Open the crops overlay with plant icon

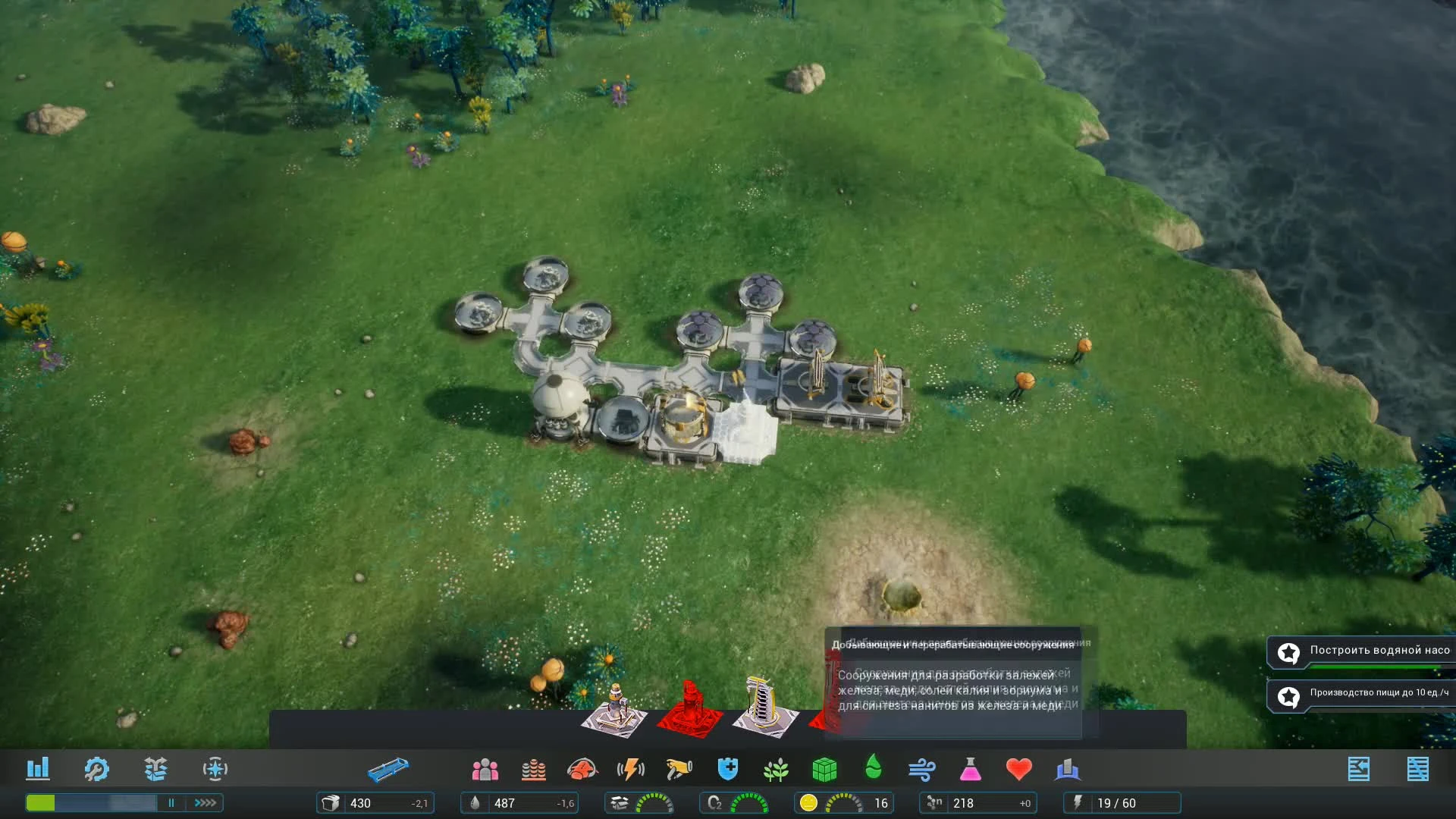pos(775,769)
